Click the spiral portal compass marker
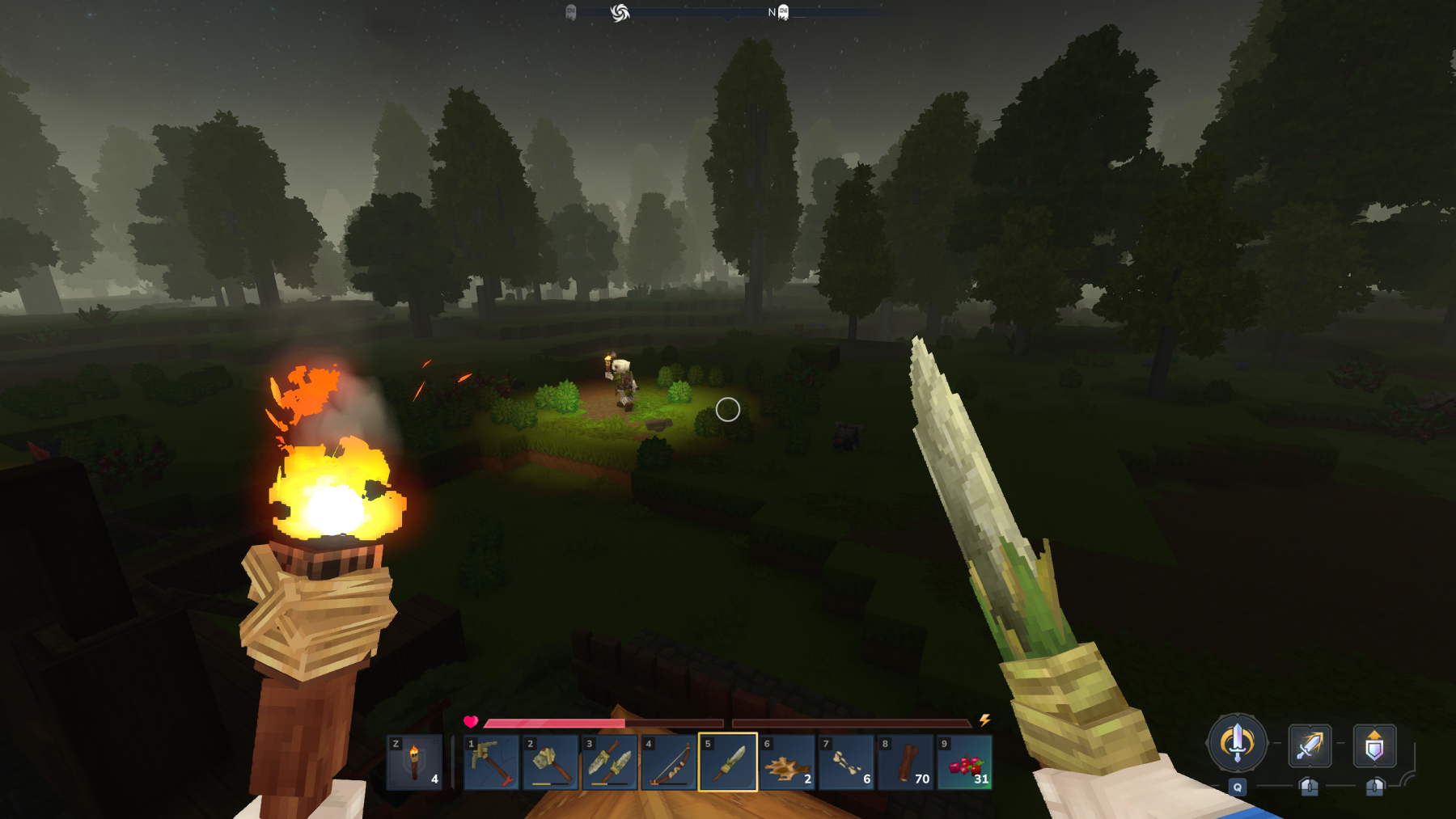The height and width of the screenshot is (819, 1456). pyautogui.click(x=620, y=12)
